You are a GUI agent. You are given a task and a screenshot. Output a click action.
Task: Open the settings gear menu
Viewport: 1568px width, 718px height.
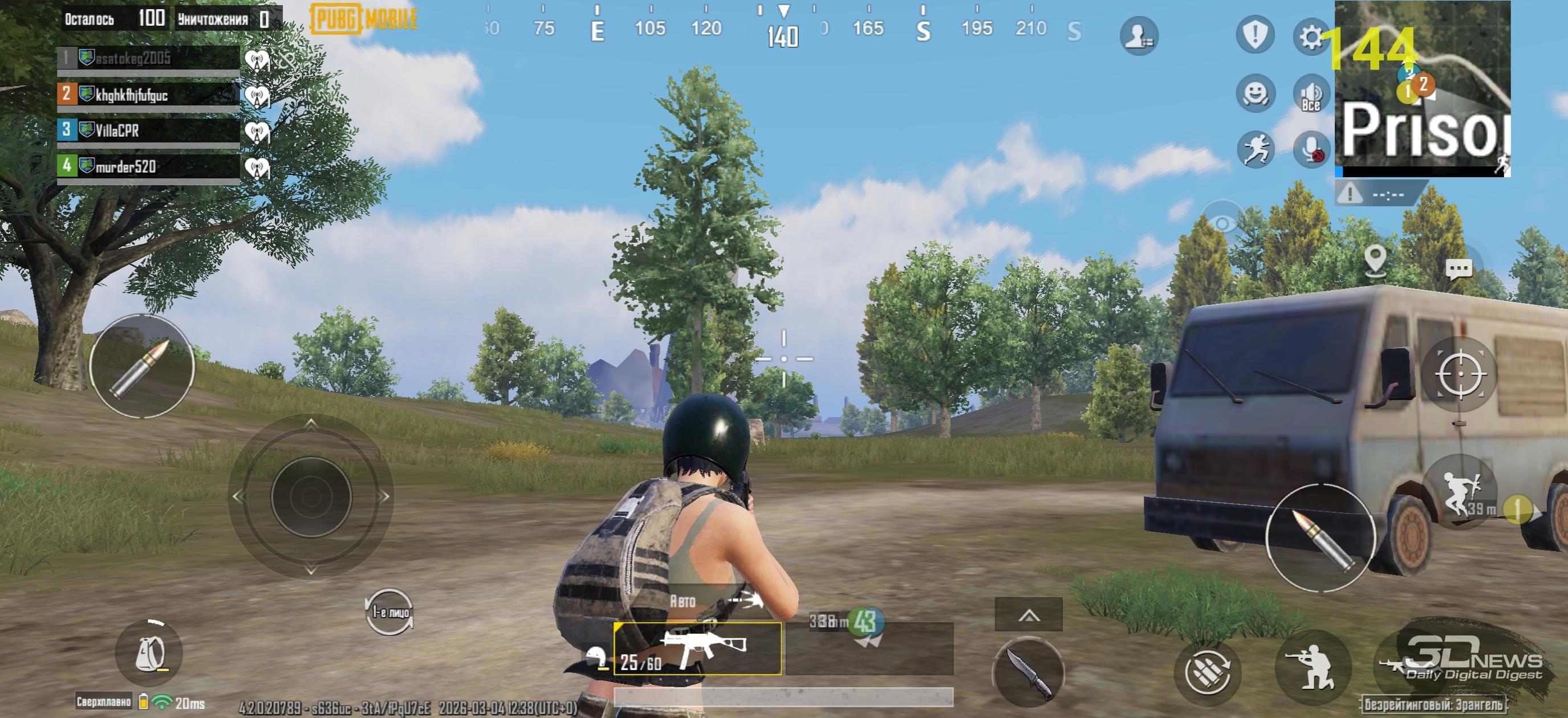pyautogui.click(x=1310, y=37)
